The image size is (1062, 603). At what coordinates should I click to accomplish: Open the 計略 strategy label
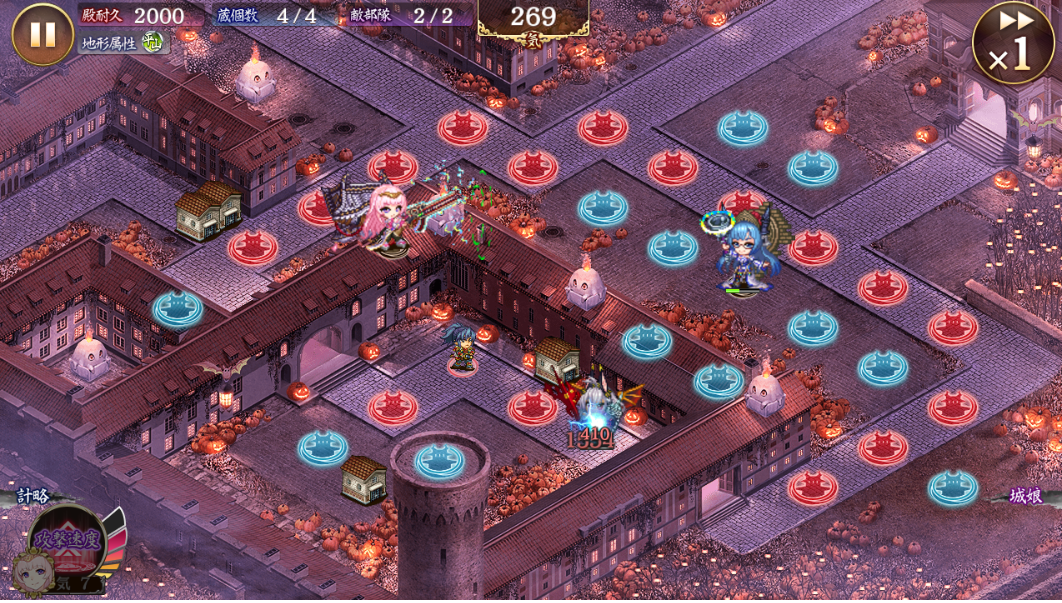pos(32,496)
